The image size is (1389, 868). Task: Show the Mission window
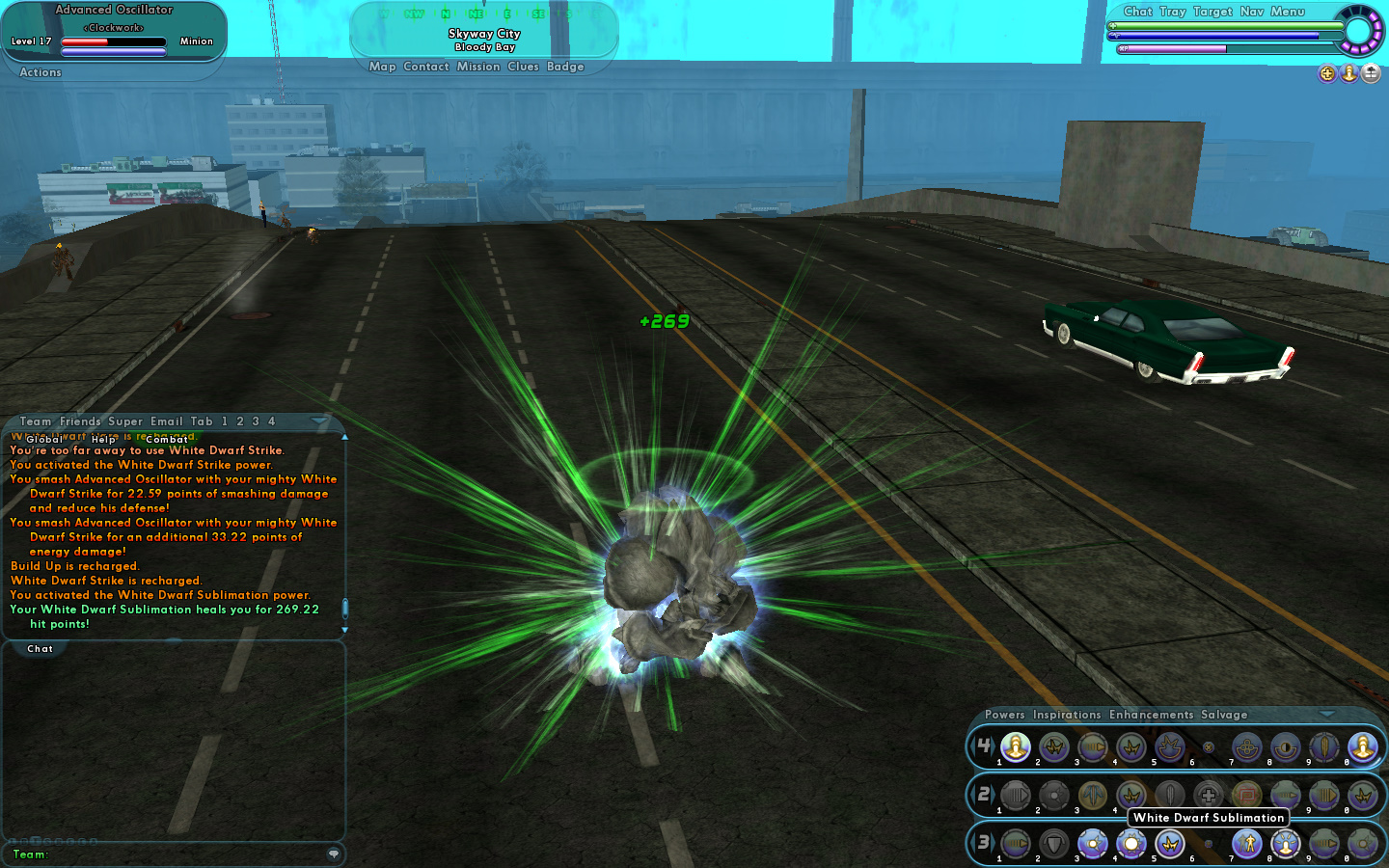point(478,67)
